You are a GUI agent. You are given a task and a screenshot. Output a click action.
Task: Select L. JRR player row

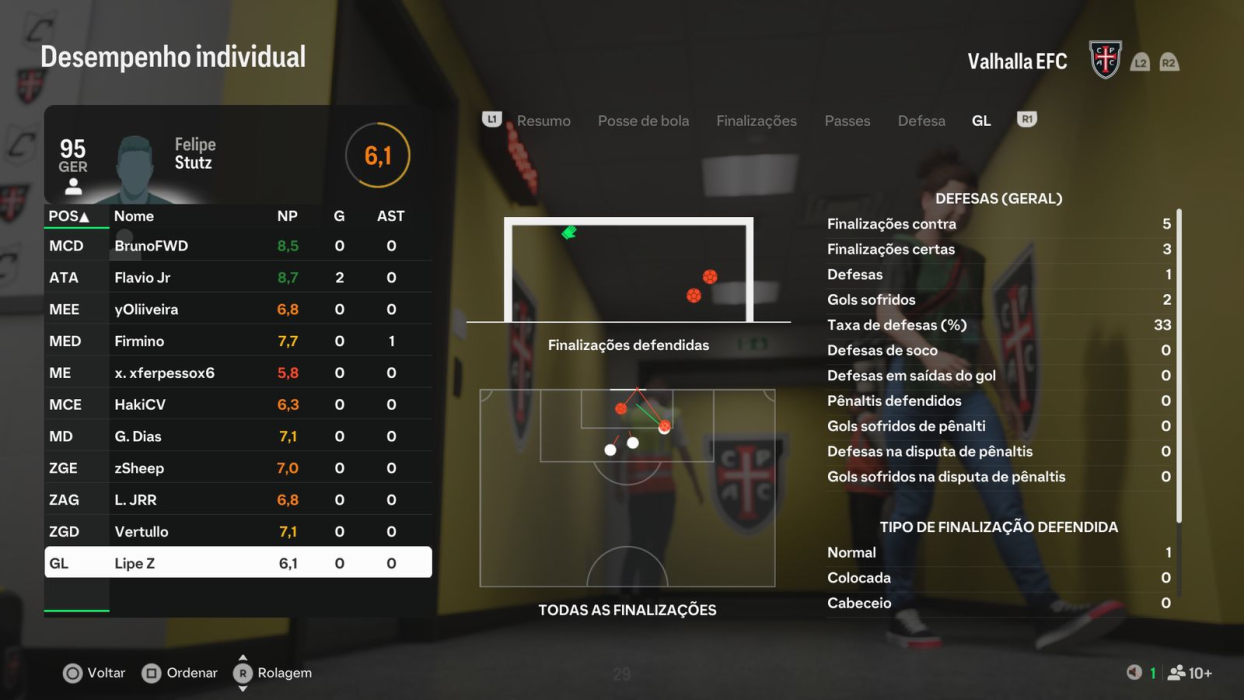click(238, 500)
